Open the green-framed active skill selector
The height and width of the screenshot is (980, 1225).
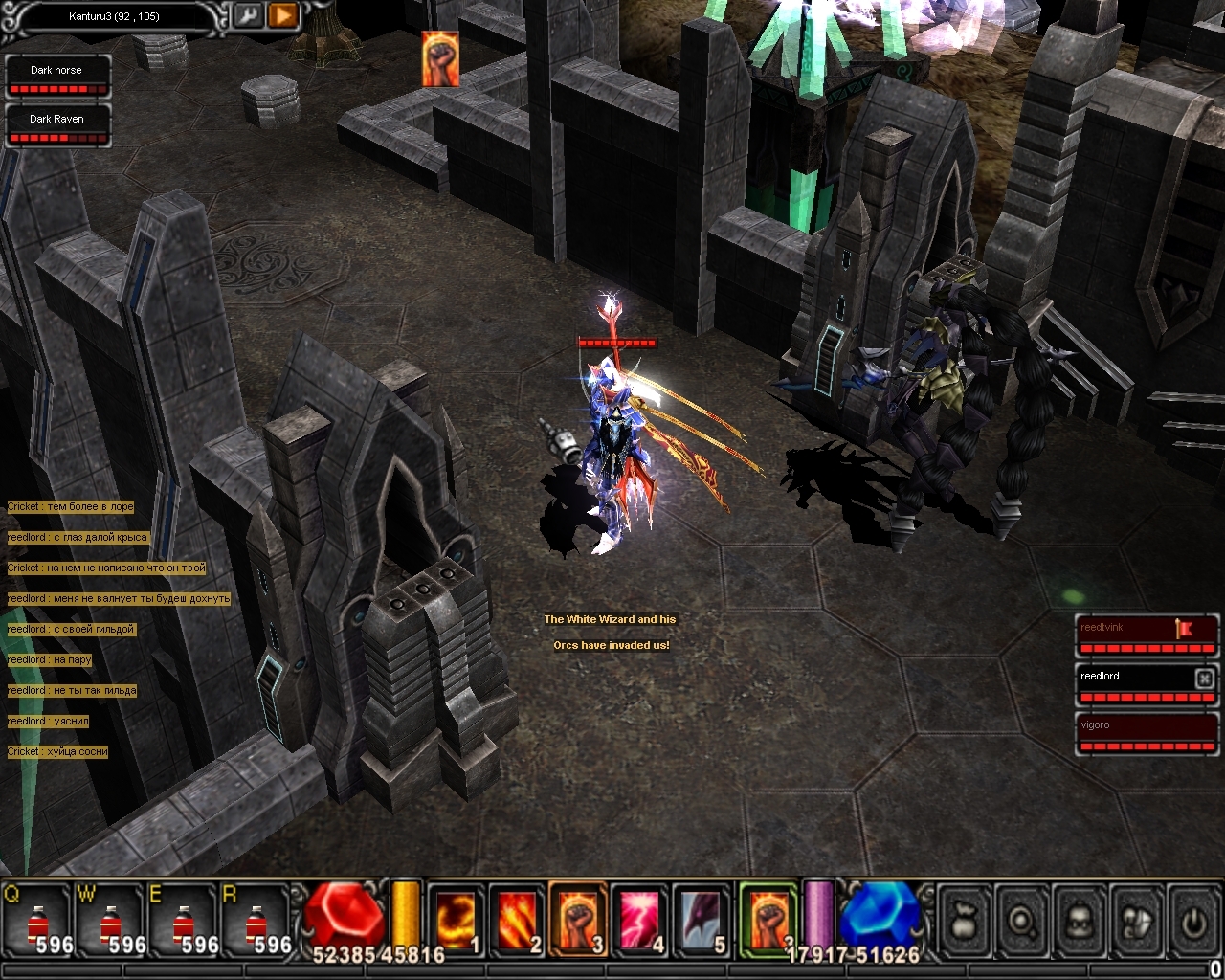(768, 919)
